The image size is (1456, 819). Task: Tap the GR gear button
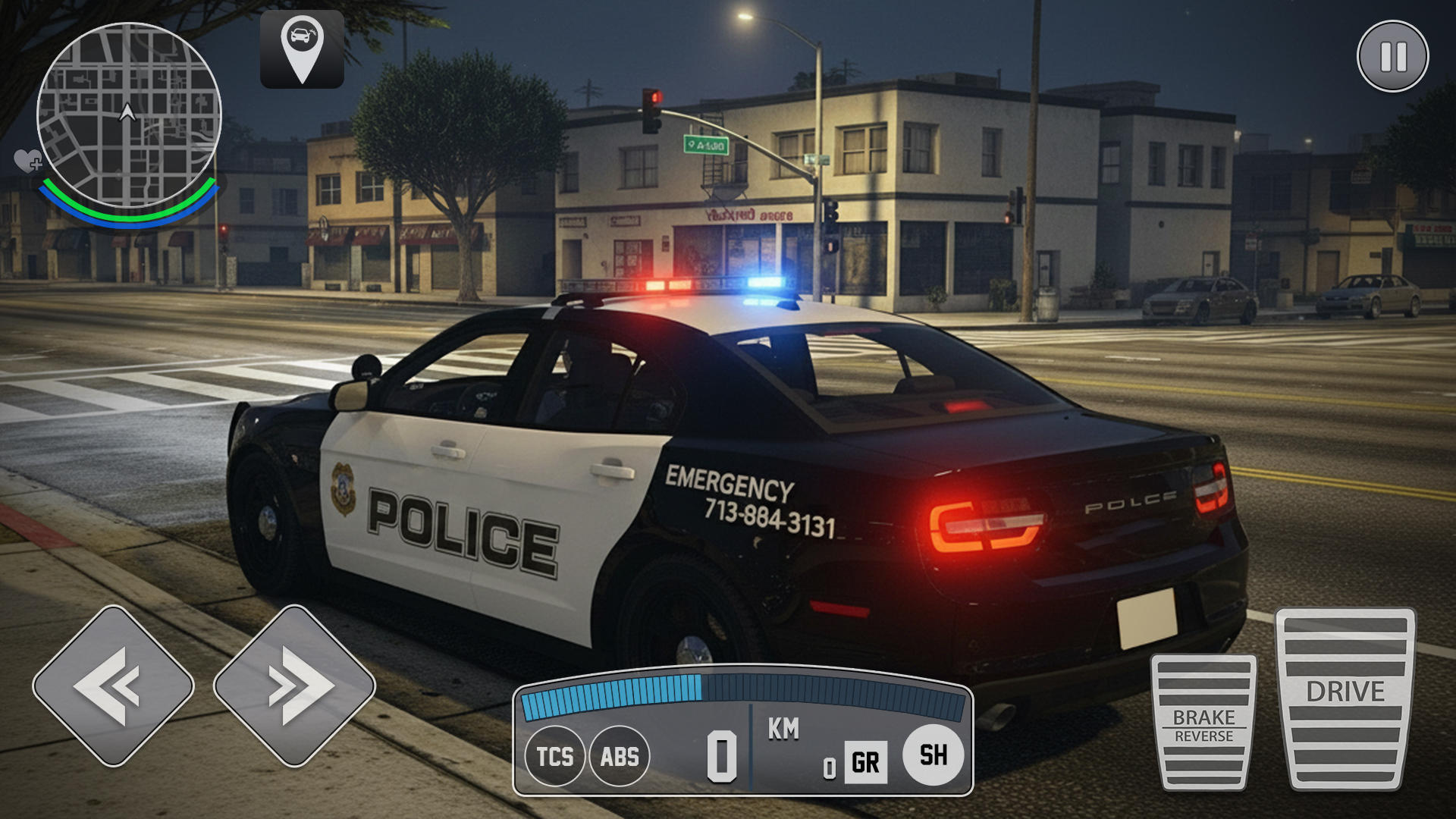(x=865, y=762)
